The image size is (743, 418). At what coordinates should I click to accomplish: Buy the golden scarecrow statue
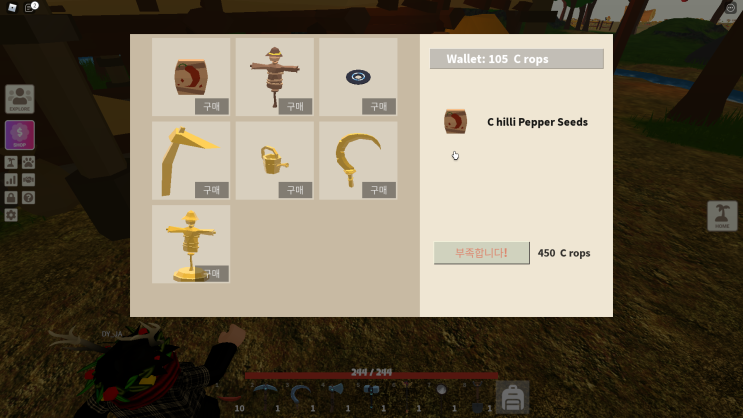point(212,272)
